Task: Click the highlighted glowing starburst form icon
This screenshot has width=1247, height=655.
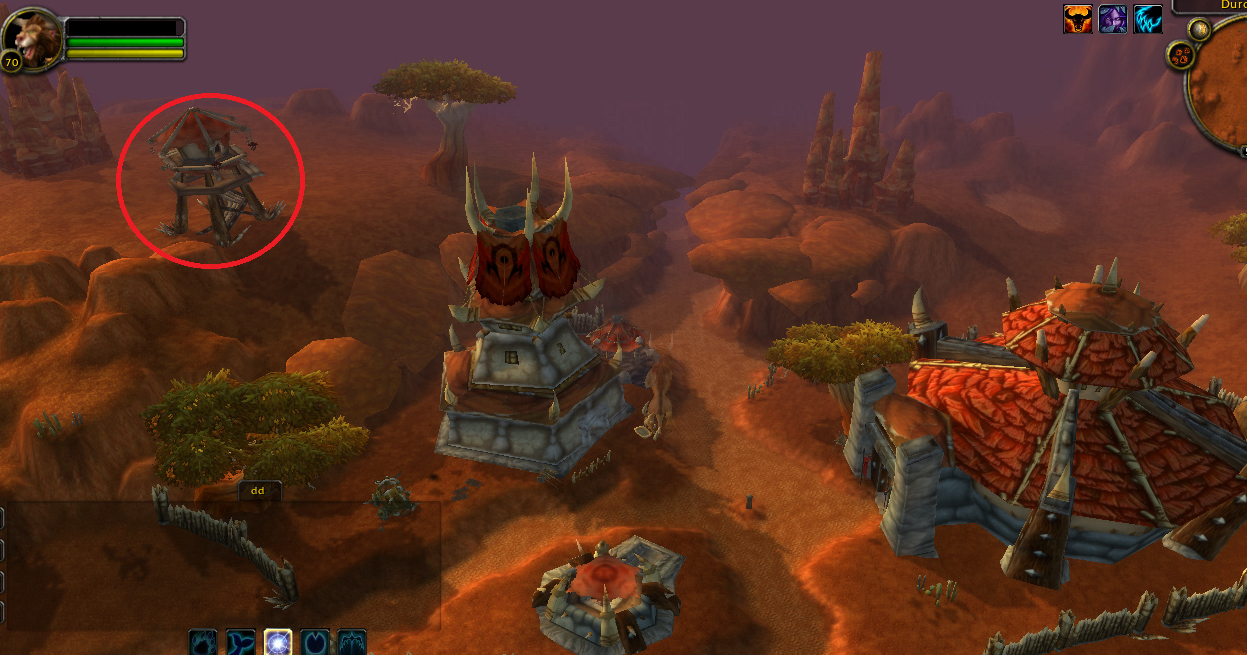Action: (278, 642)
